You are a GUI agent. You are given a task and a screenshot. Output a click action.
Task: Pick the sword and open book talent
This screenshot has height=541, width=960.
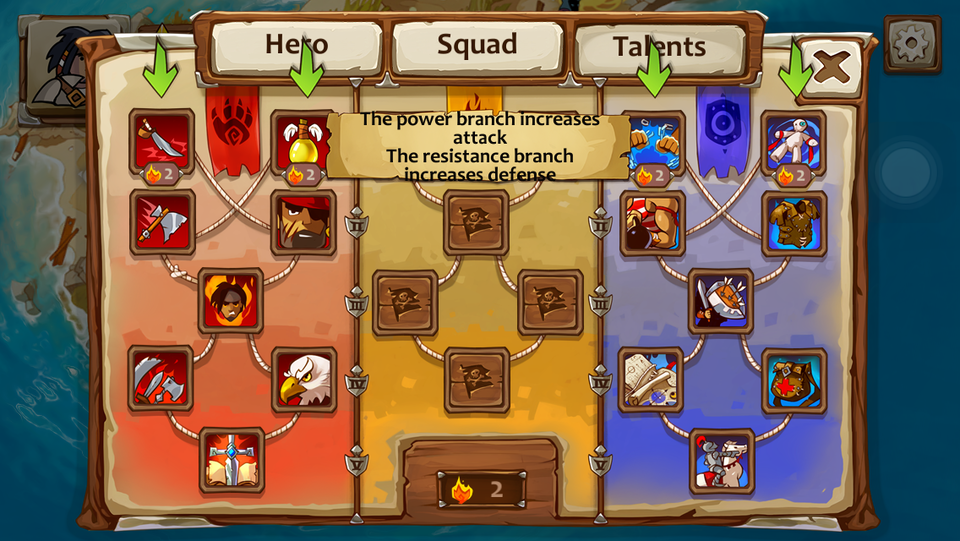(x=232, y=459)
